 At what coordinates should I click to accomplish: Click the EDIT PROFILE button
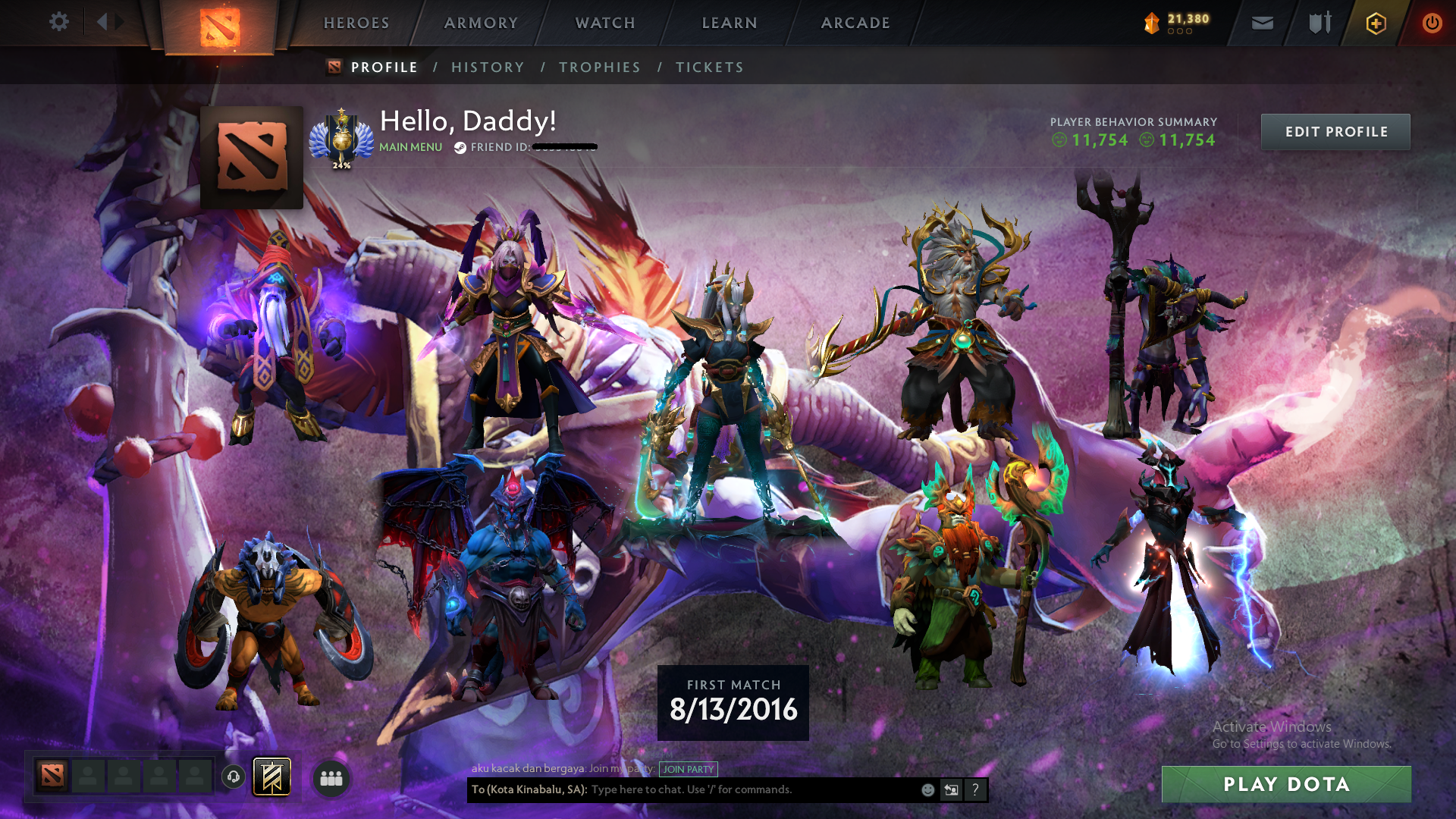[x=1335, y=131]
